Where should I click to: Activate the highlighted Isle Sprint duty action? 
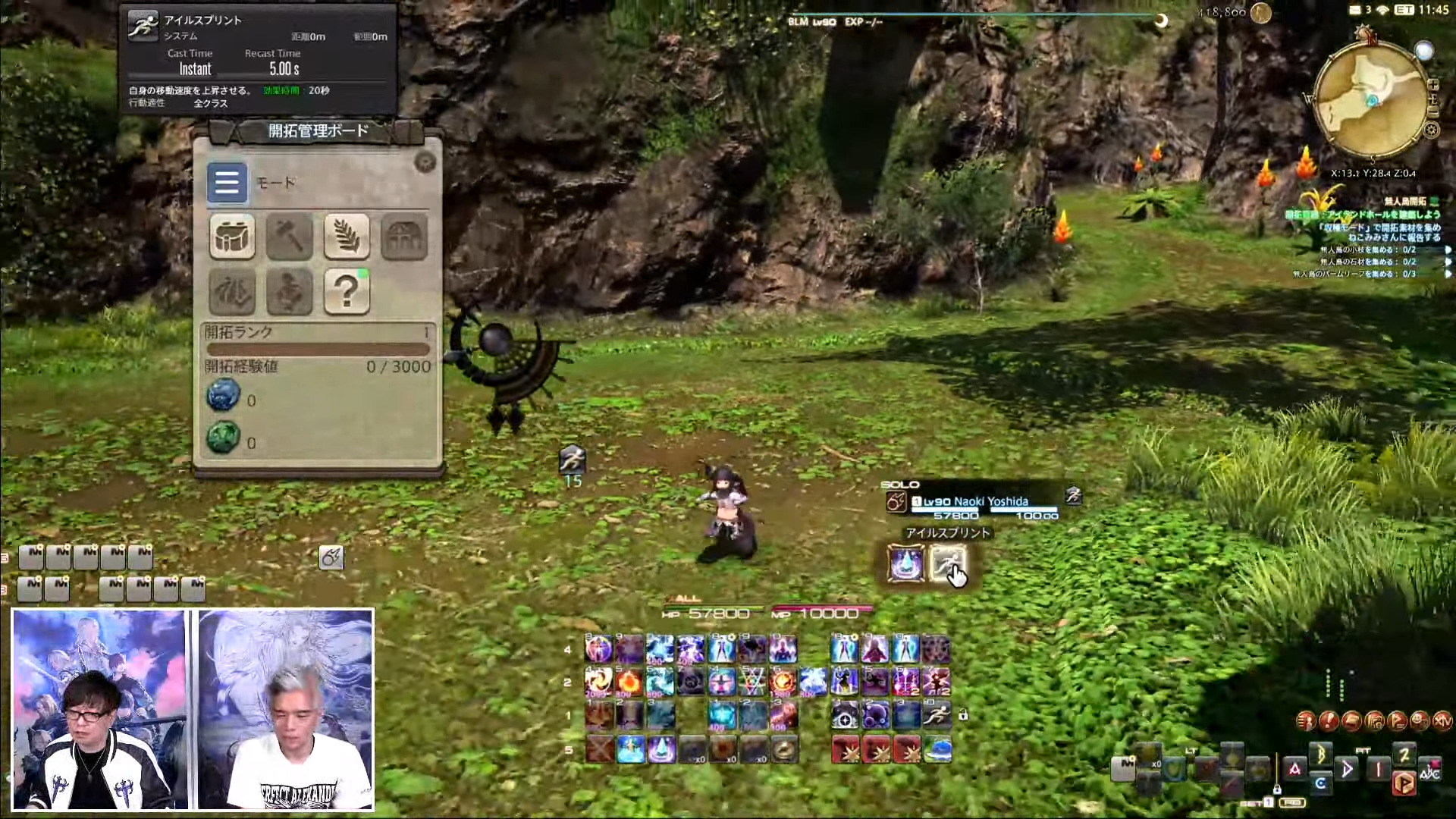click(x=947, y=564)
